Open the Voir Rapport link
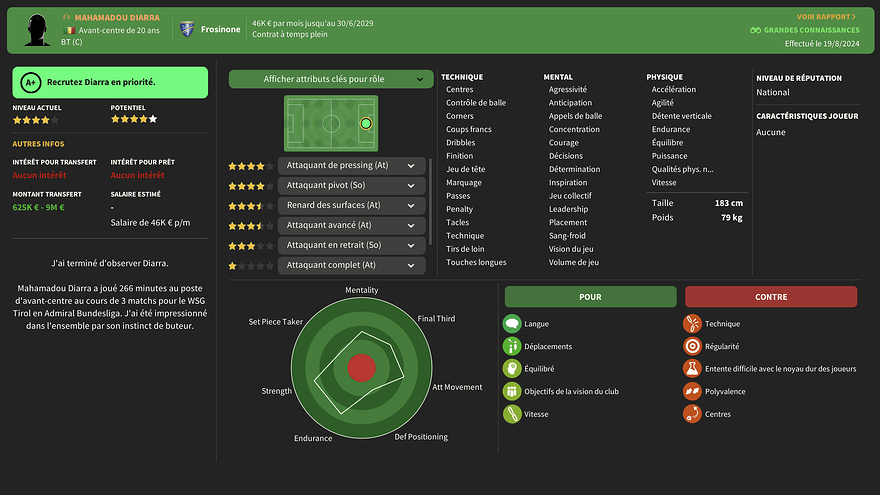880x495 pixels. [826, 17]
